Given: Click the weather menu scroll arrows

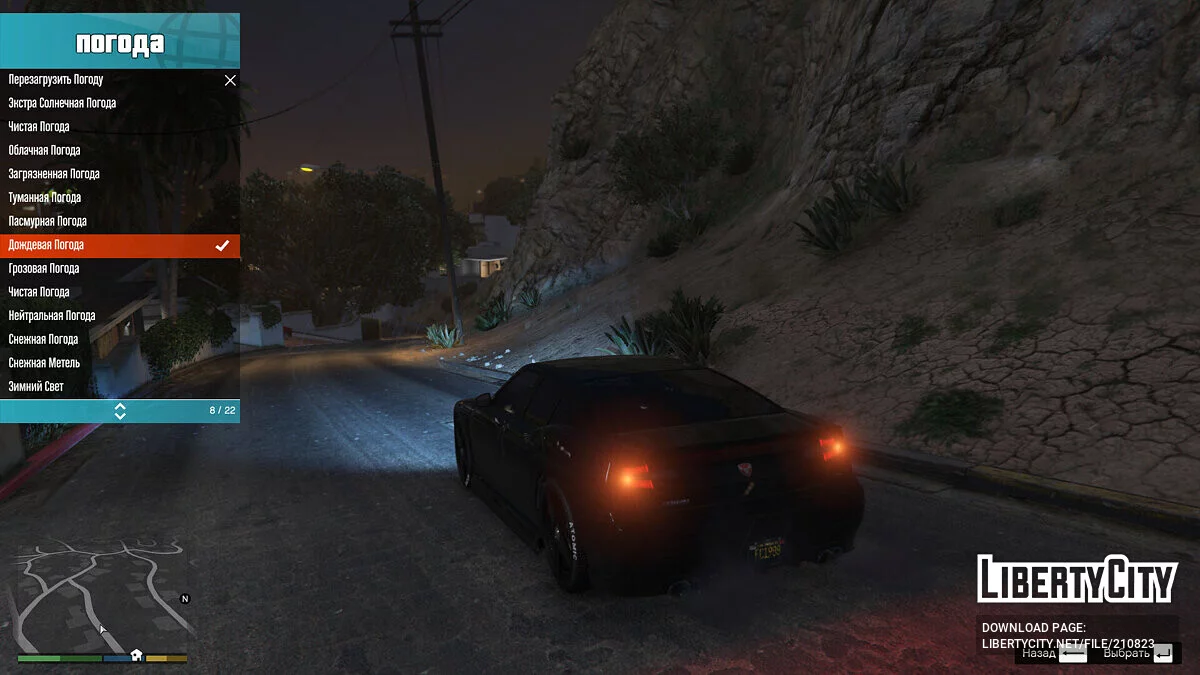Looking at the screenshot, I should (120, 410).
